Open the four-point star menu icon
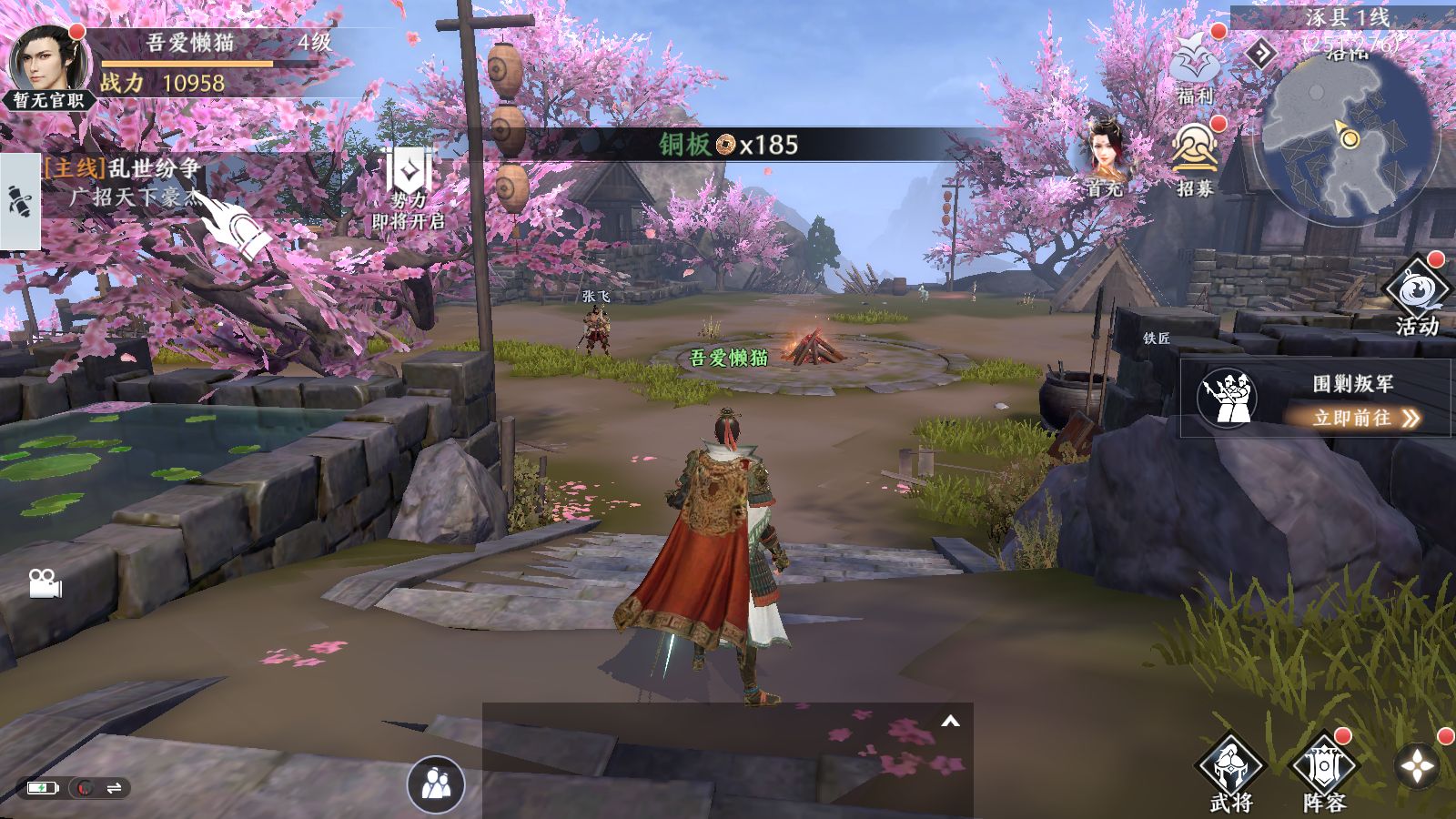This screenshot has width=1456, height=819. coord(1418,767)
